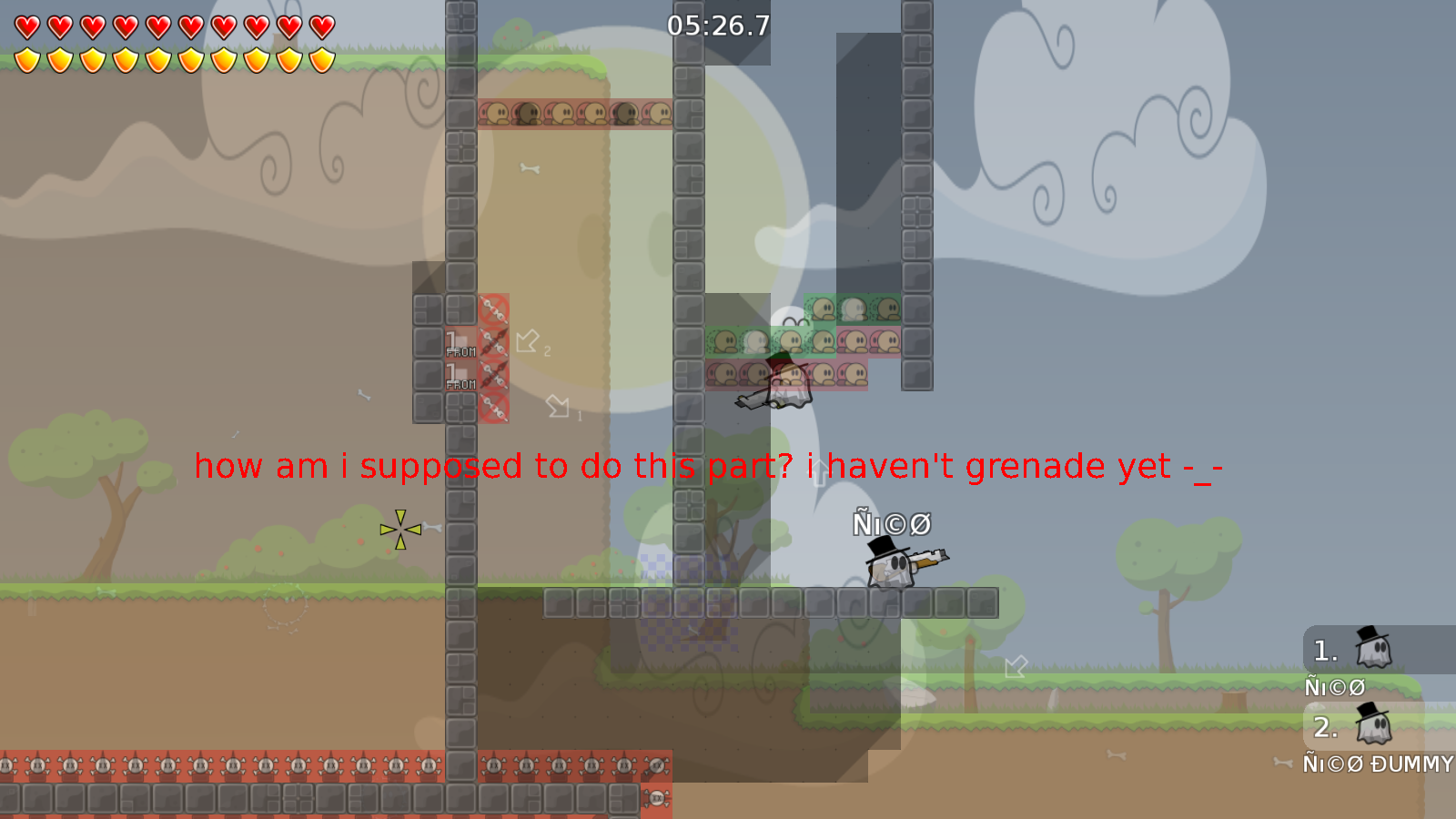
Task: Select the crosshair marker near the gray pillar
Action: 399,528
